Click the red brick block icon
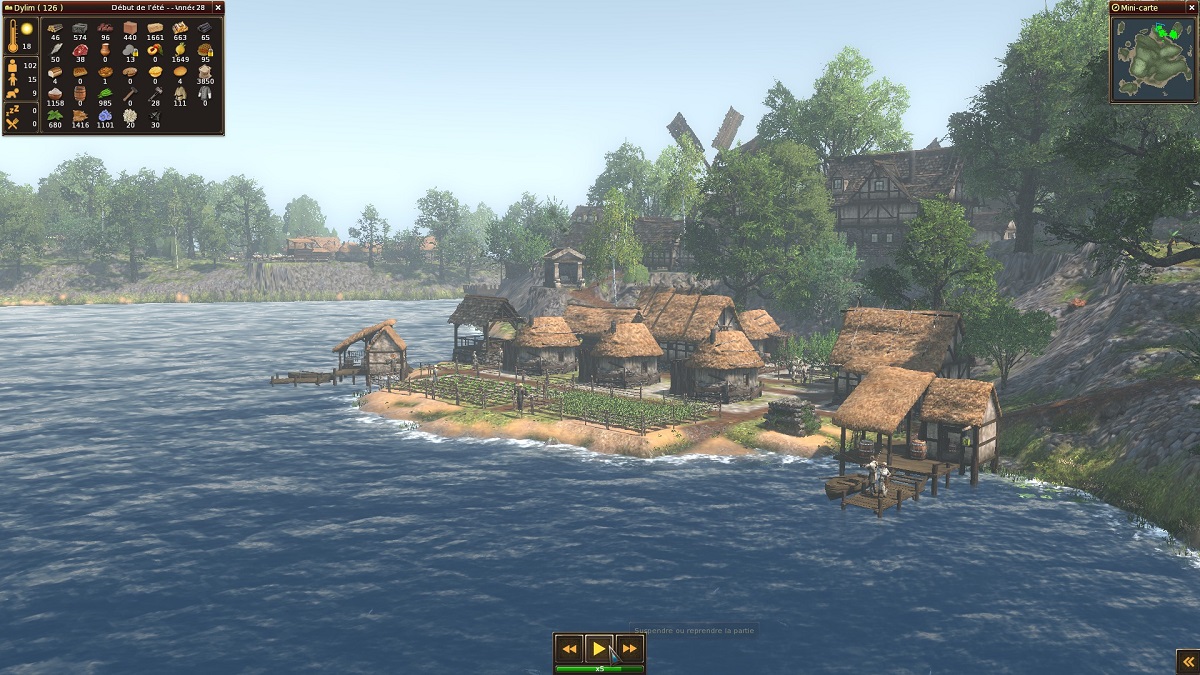This screenshot has height=675, width=1200. (x=130, y=28)
